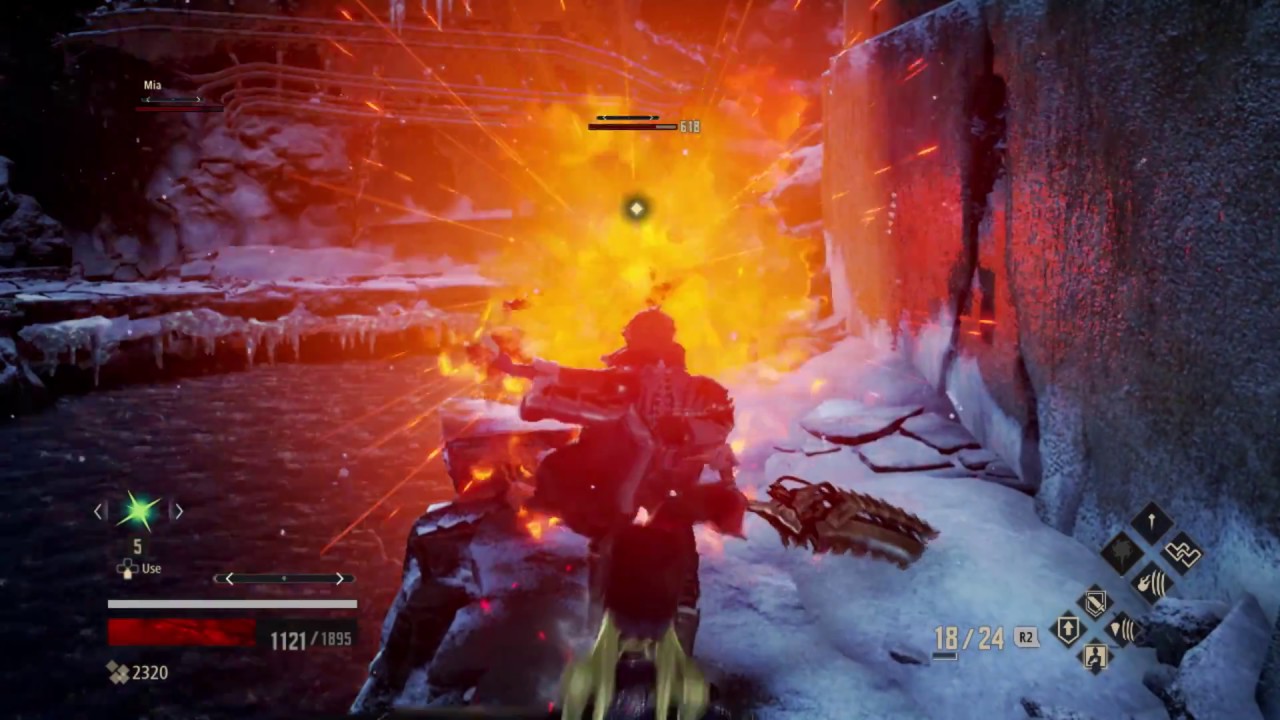1280x720 pixels.
Task: Activate the fireball with waves gift
Action: pyautogui.click(x=1151, y=582)
